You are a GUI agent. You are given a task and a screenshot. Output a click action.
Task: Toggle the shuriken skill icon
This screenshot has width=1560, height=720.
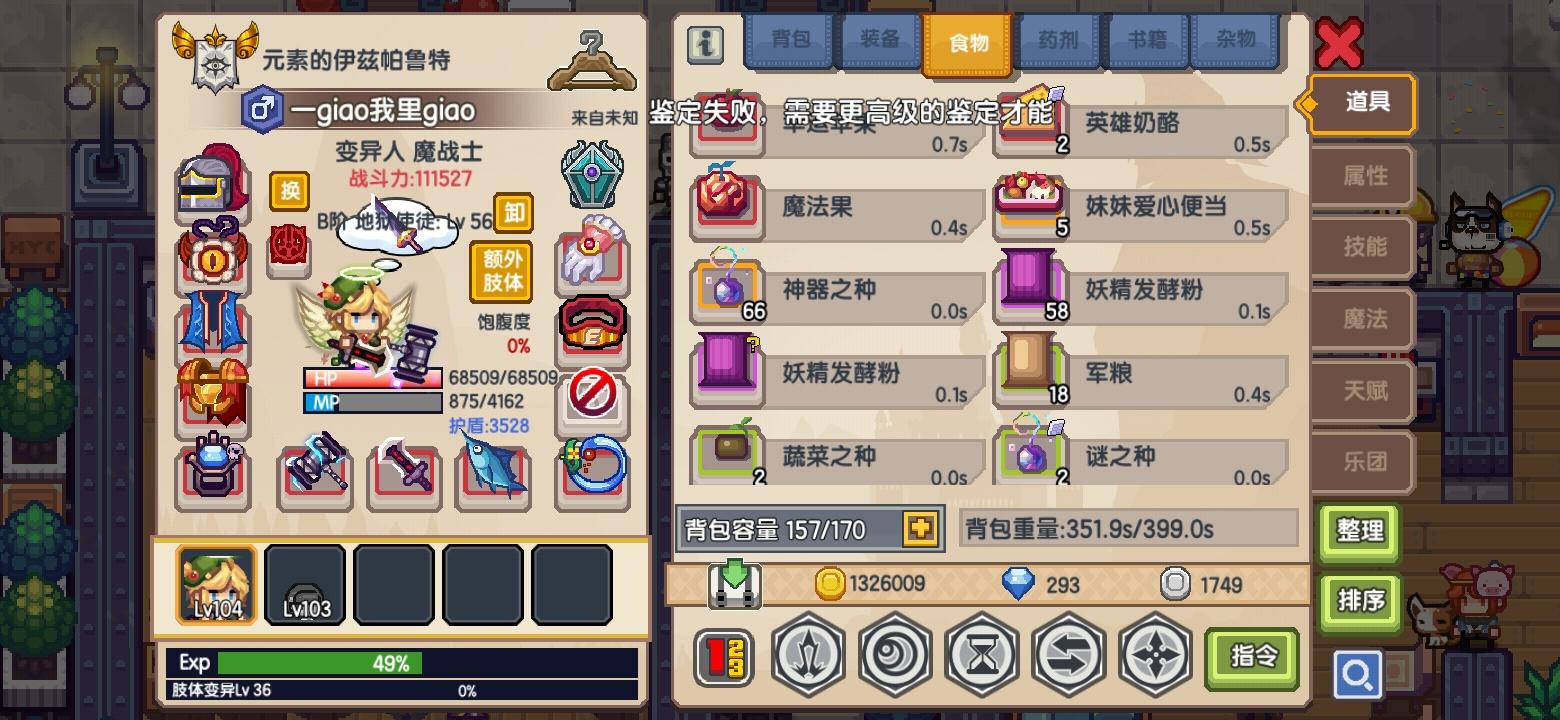[1155, 657]
